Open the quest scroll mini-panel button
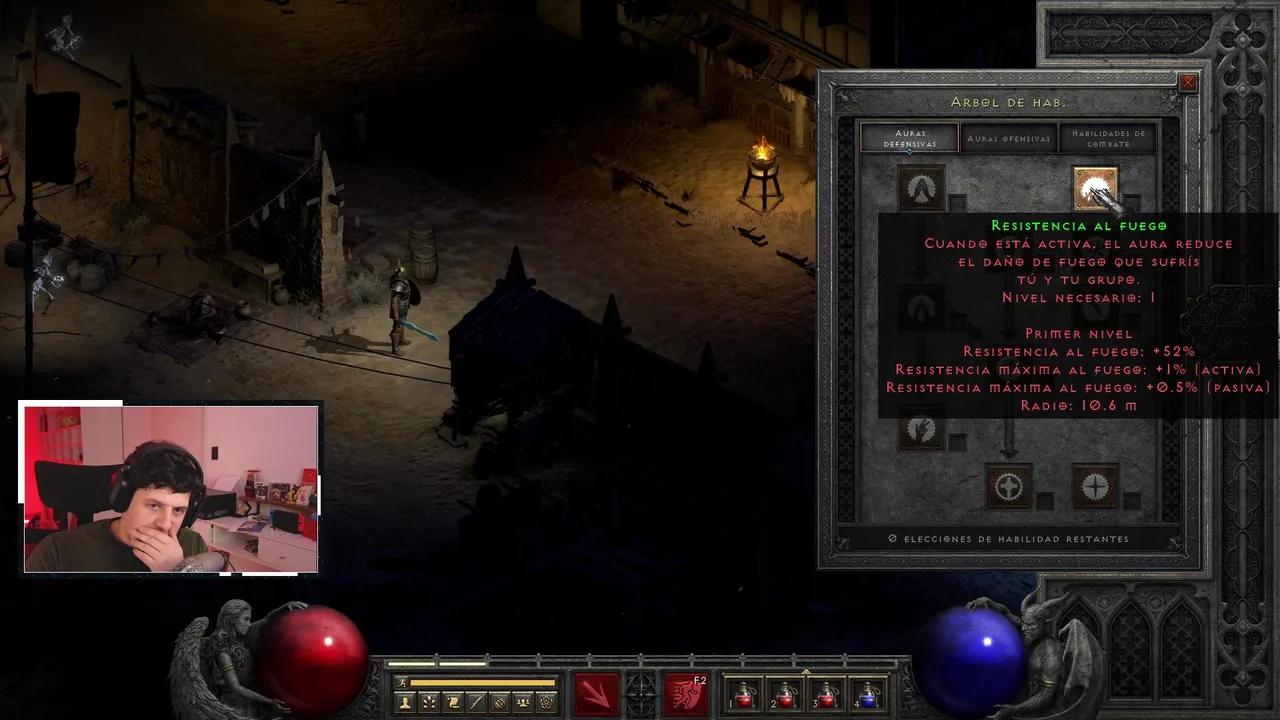Screen dimensions: 1280x720 [452, 702]
